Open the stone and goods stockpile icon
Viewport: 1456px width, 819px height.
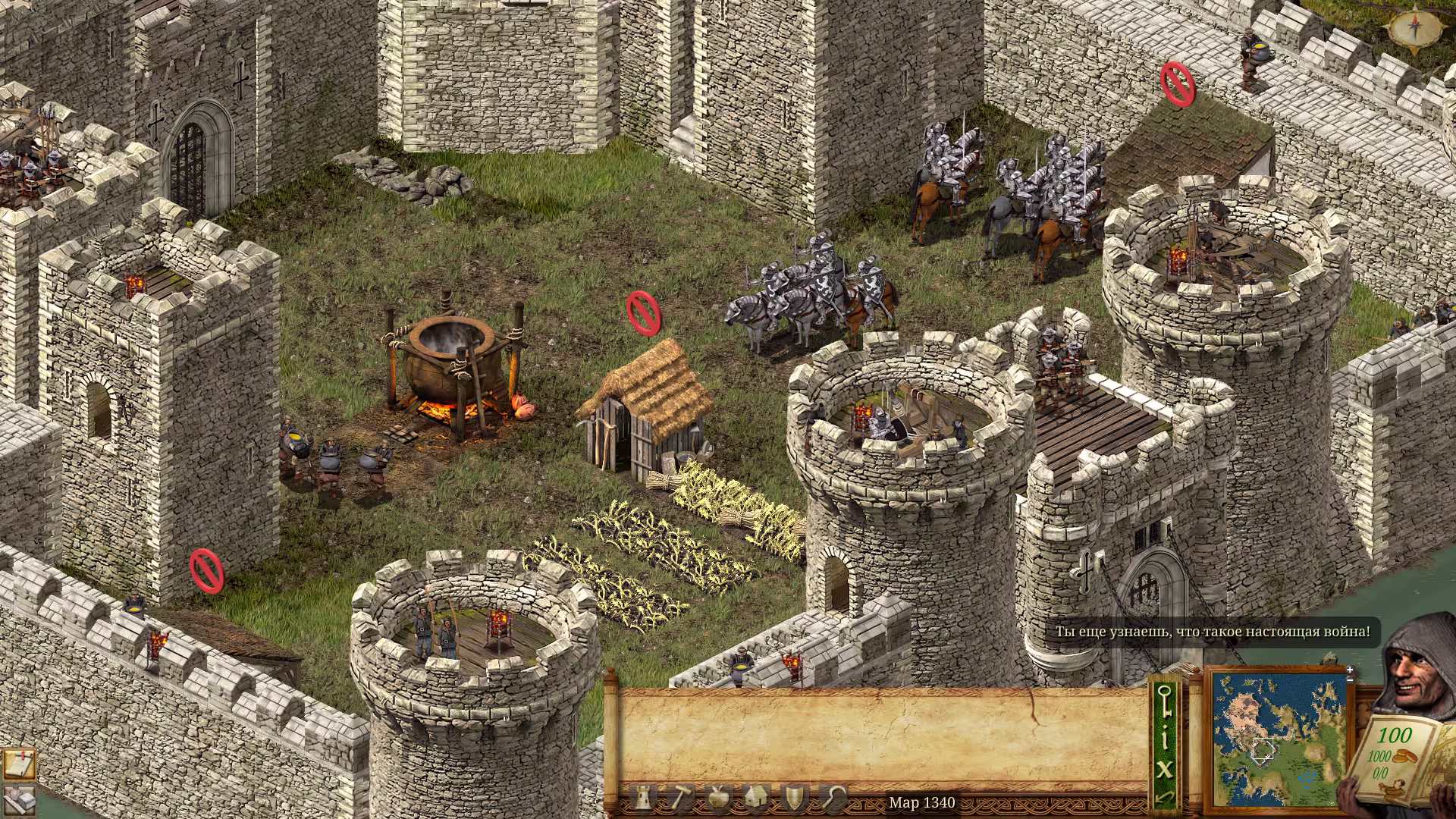[18, 799]
